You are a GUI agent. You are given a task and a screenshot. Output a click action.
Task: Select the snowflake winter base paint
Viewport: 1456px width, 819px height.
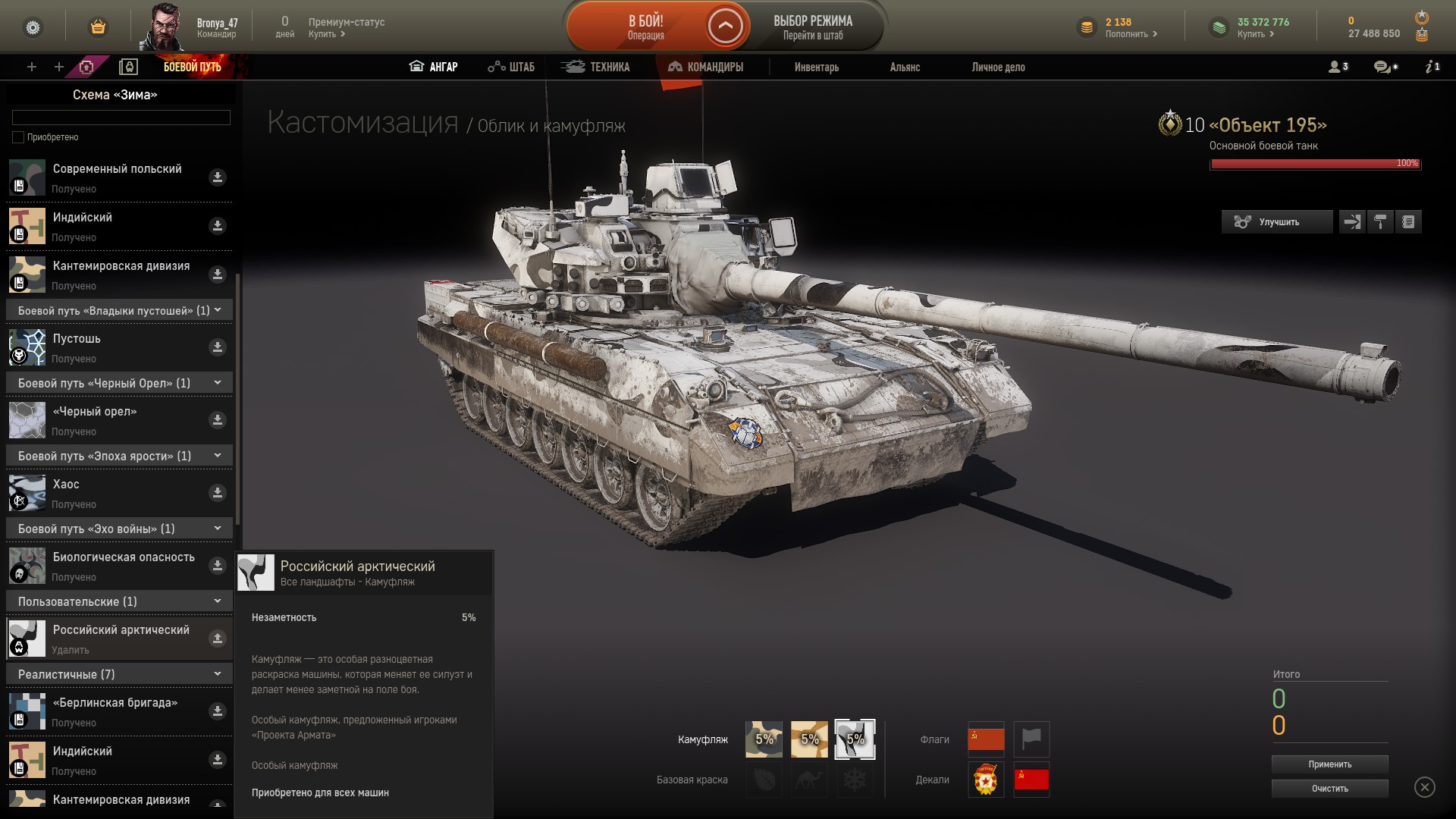click(855, 780)
